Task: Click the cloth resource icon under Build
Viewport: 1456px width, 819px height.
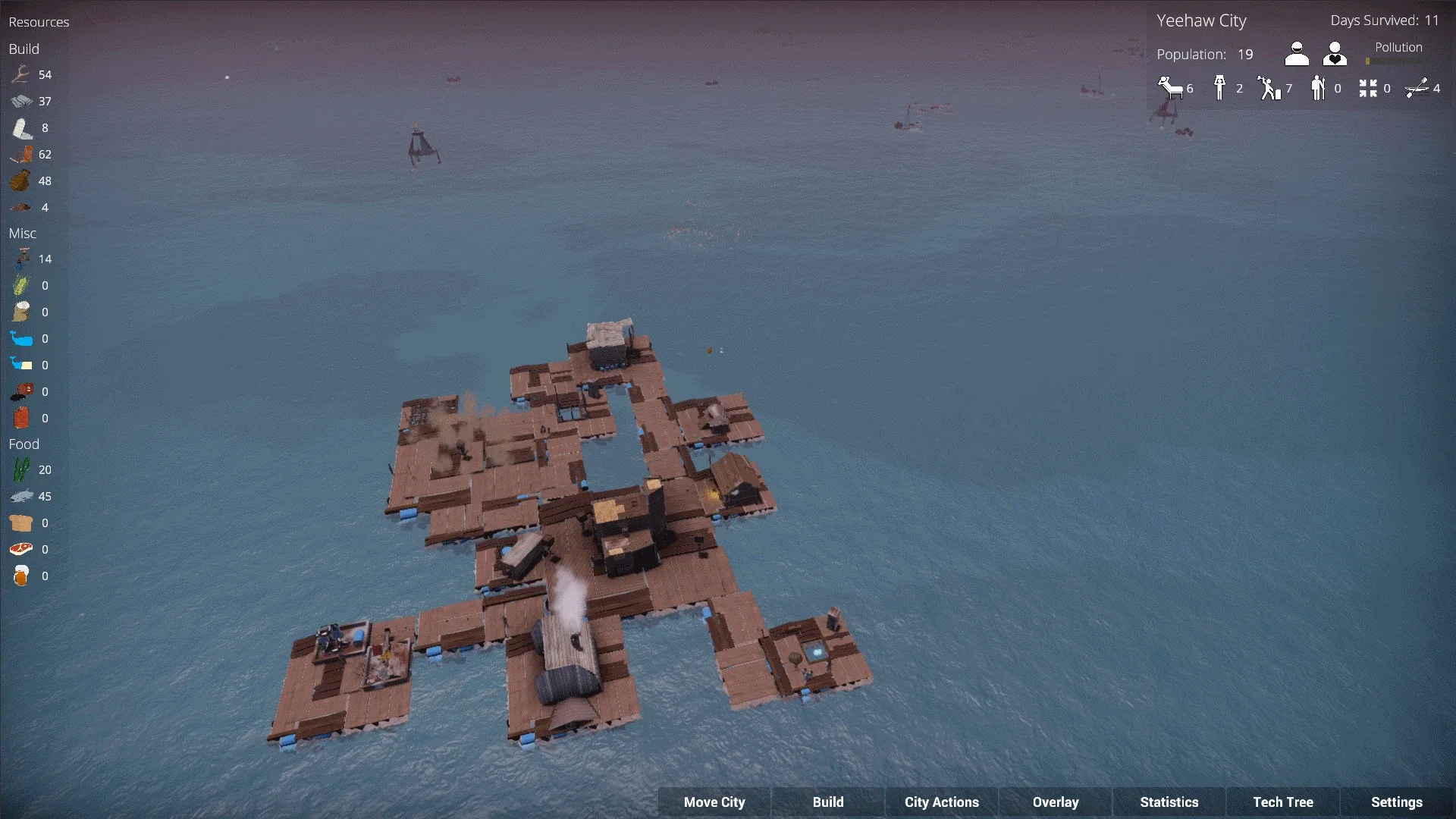Action: point(21,127)
